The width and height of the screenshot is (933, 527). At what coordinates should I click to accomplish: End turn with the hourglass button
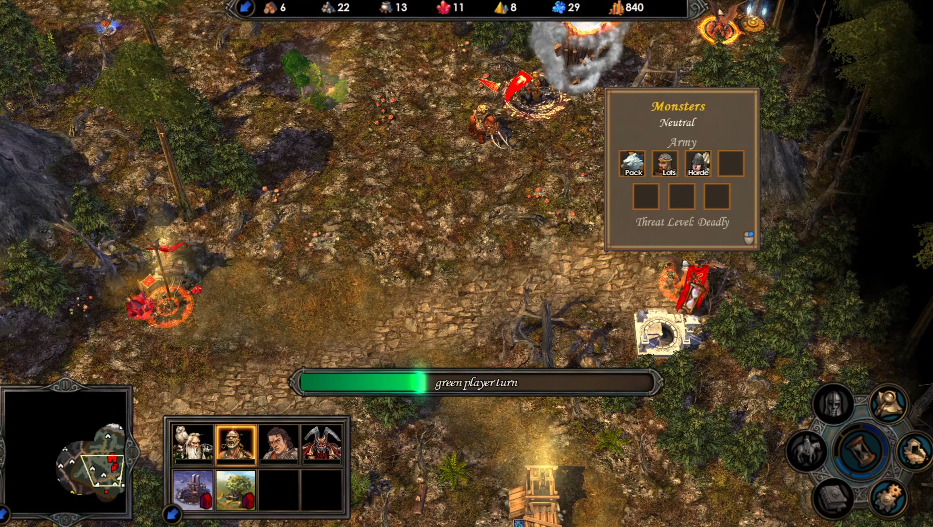[x=862, y=452]
